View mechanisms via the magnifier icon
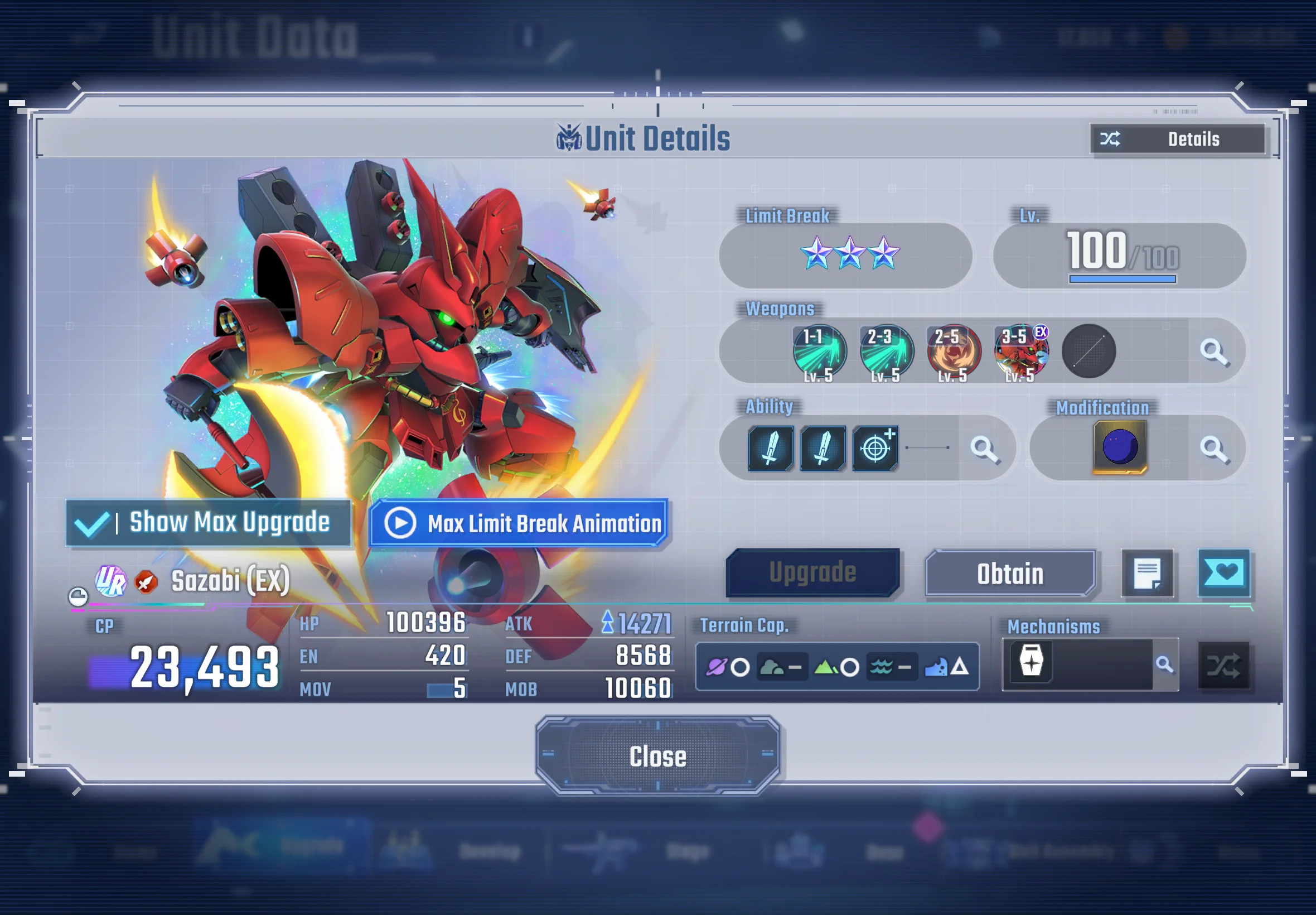1316x915 pixels. (x=1164, y=664)
